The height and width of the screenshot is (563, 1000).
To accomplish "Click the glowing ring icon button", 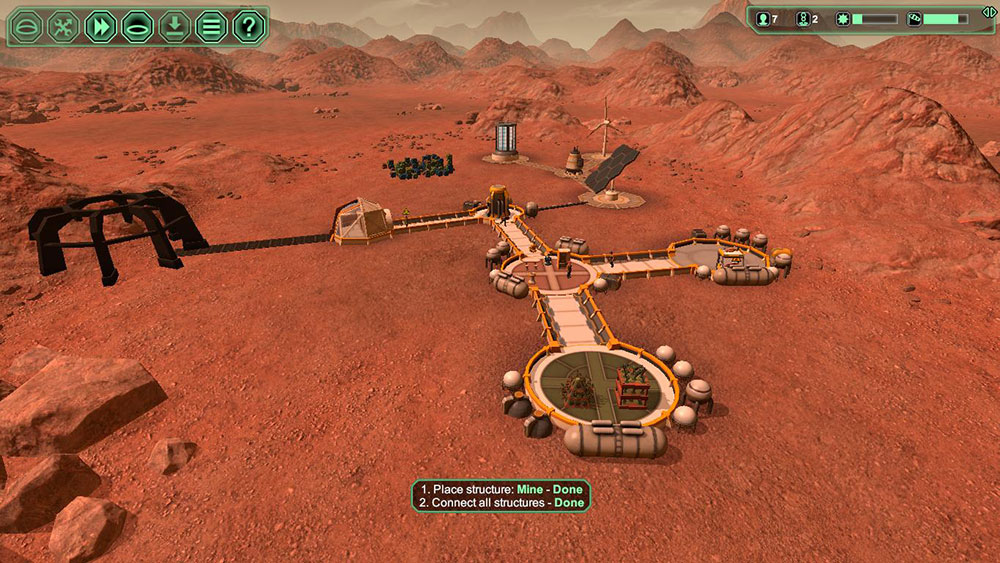I will click(137, 27).
